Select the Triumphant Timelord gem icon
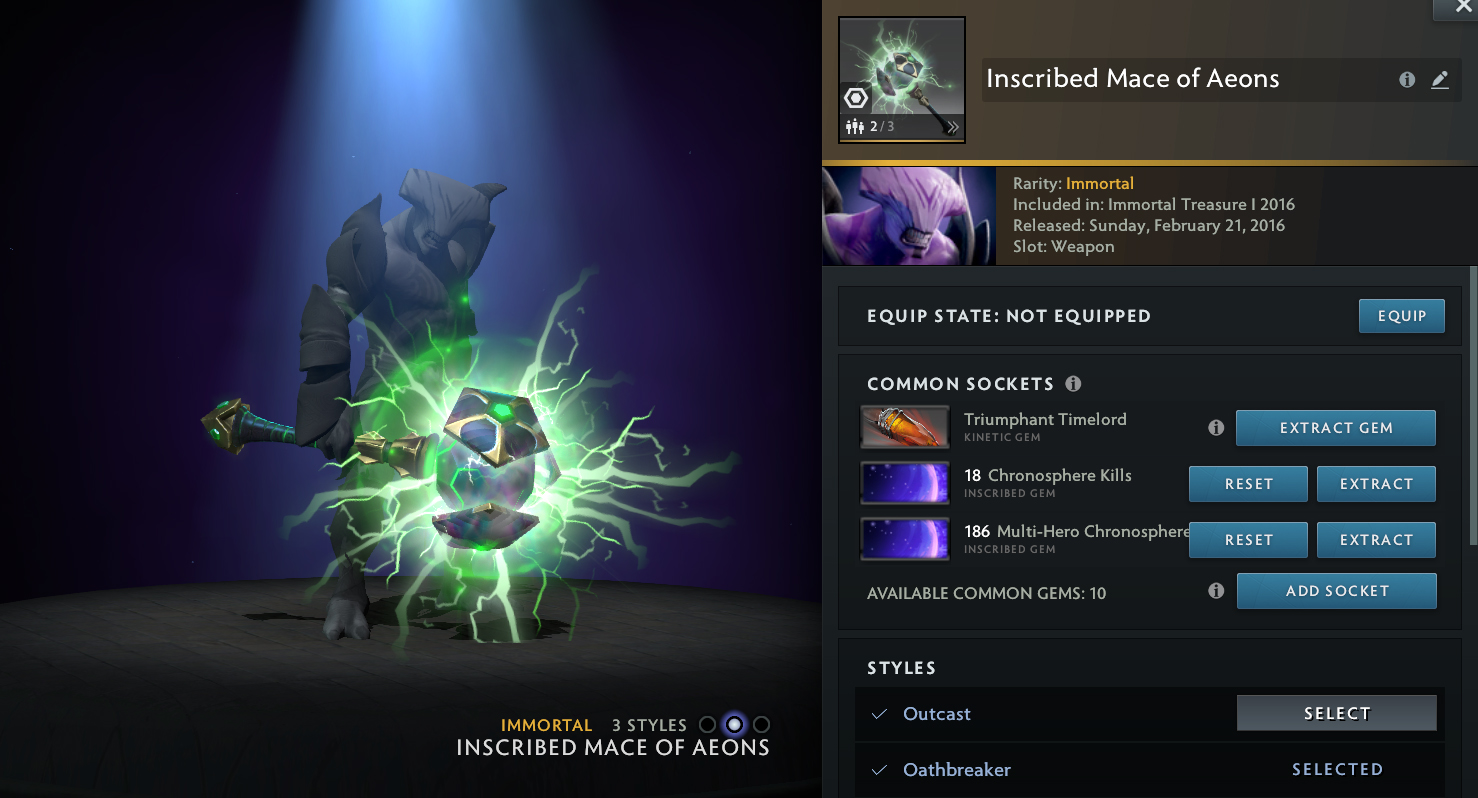Image resolution: width=1478 pixels, height=798 pixels. (x=904, y=428)
